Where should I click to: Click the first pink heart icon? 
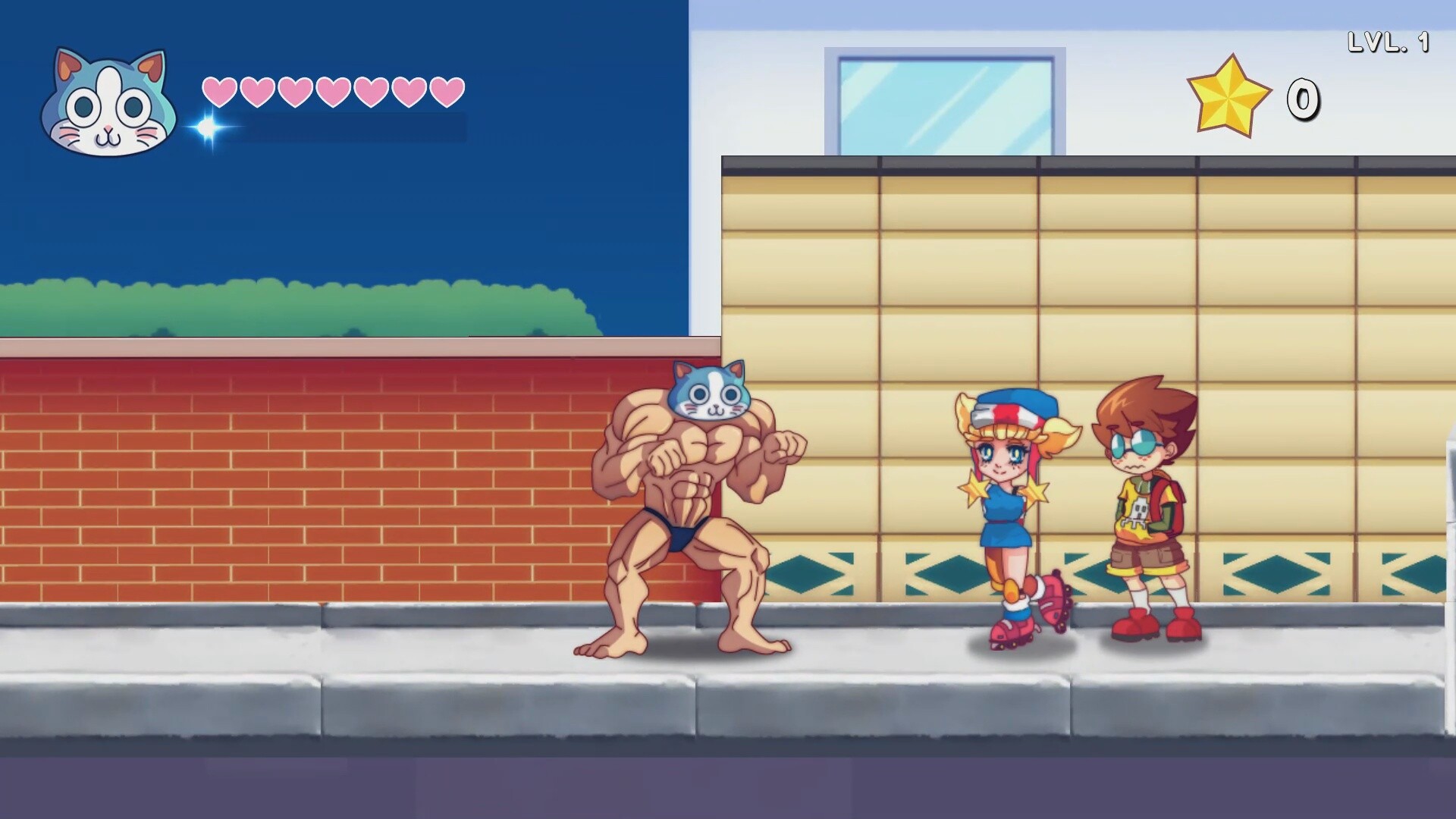(x=218, y=89)
